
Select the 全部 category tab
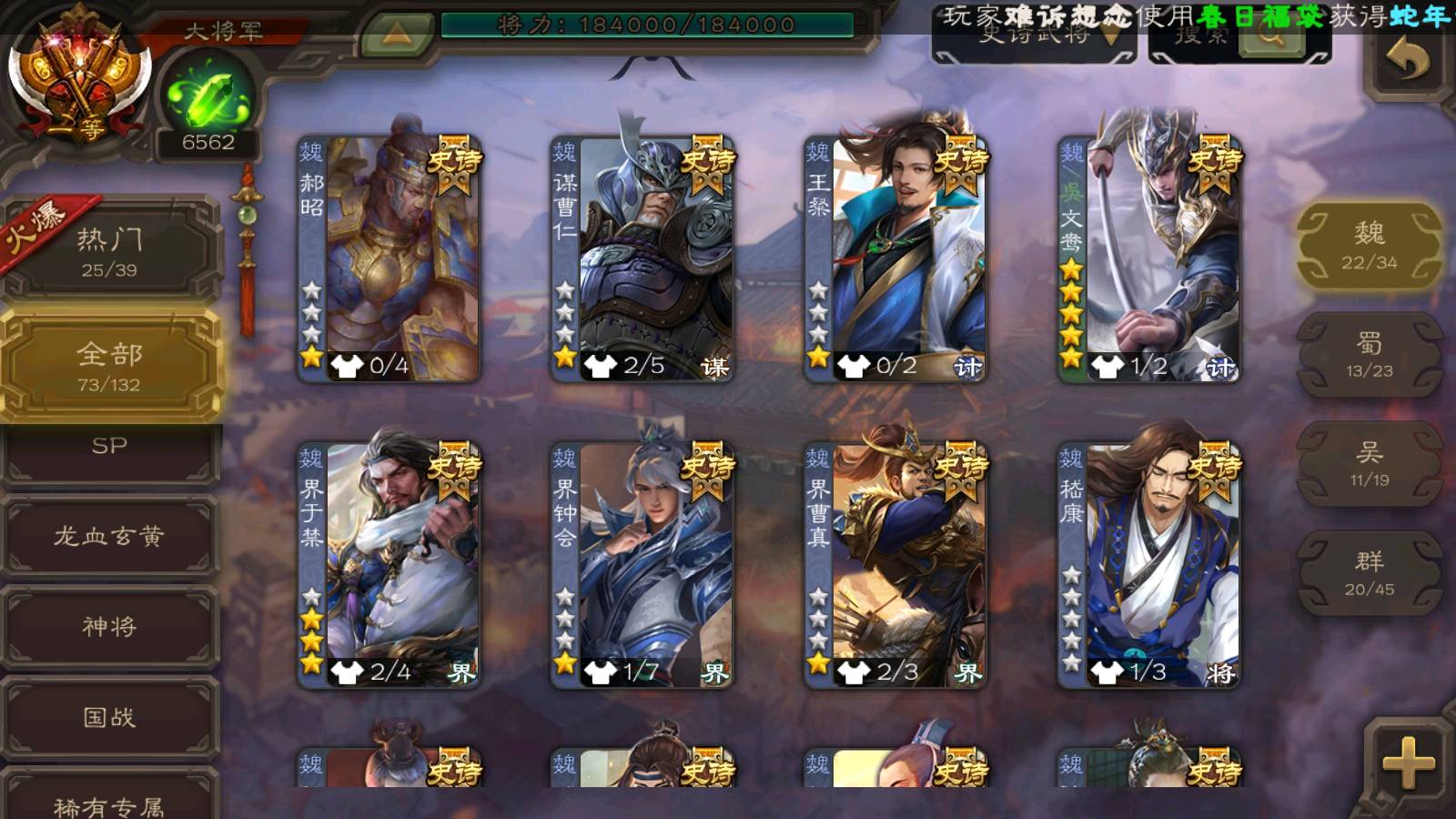[x=109, y=366]
